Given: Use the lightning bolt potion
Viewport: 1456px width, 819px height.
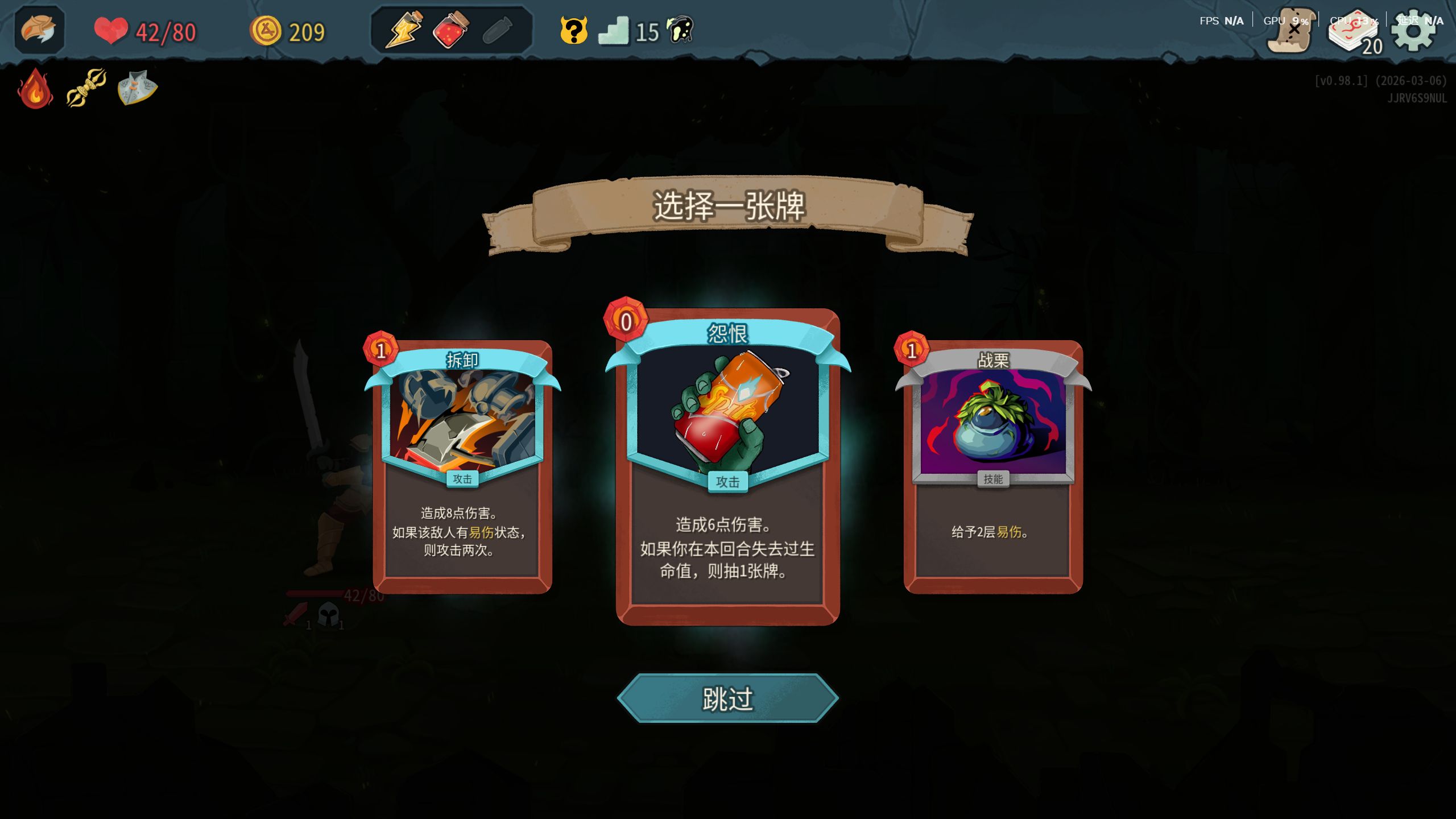Looking at the screenshot, I should [x=403, y=30].
